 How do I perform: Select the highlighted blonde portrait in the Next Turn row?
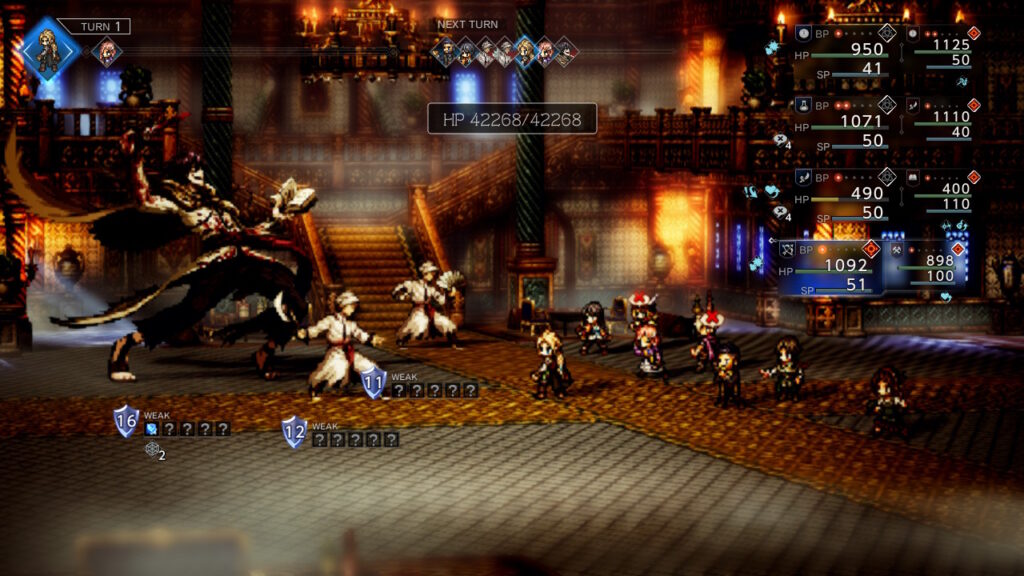tap(524, 51)
